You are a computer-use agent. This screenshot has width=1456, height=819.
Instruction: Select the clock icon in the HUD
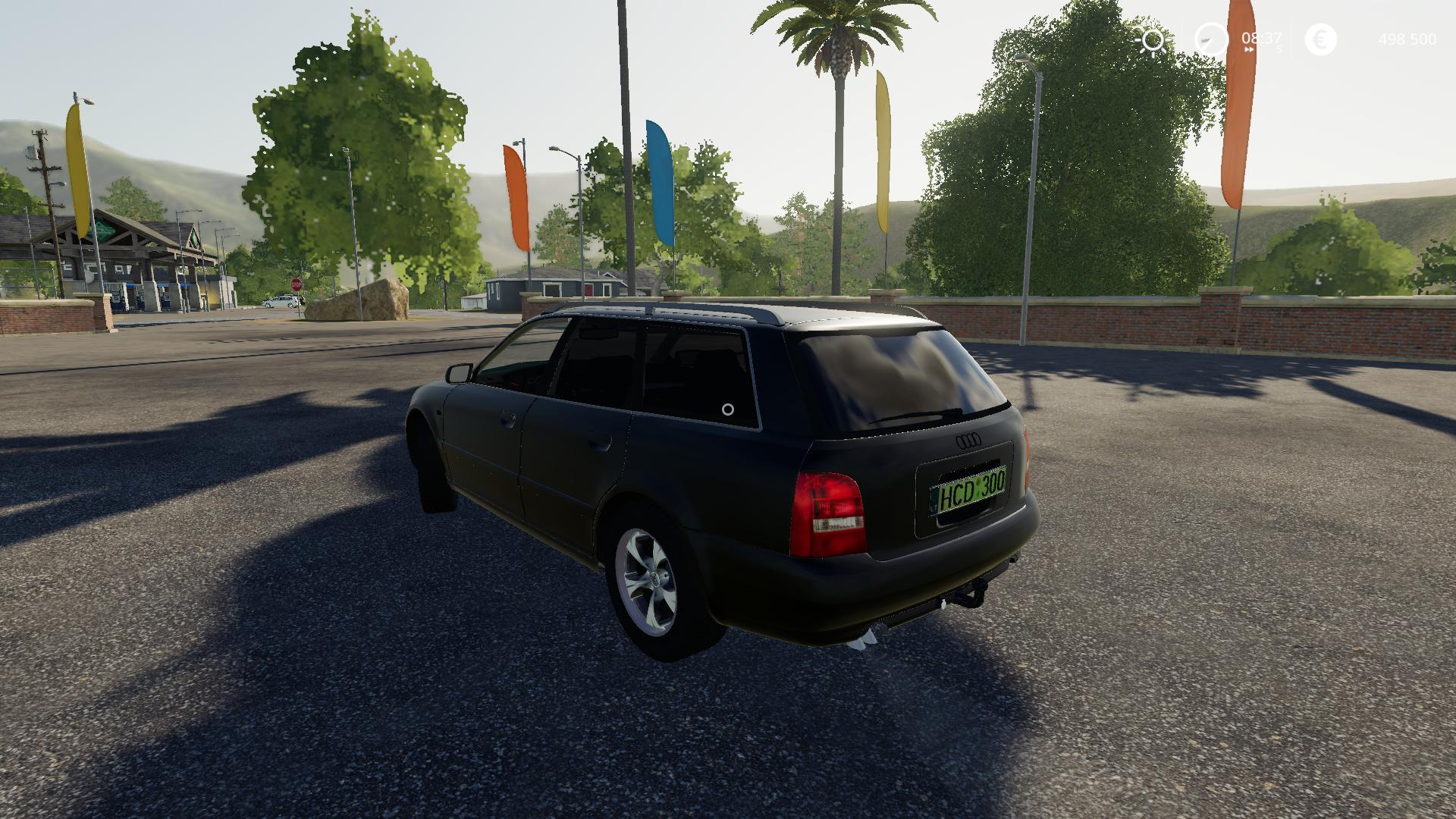1211,39
